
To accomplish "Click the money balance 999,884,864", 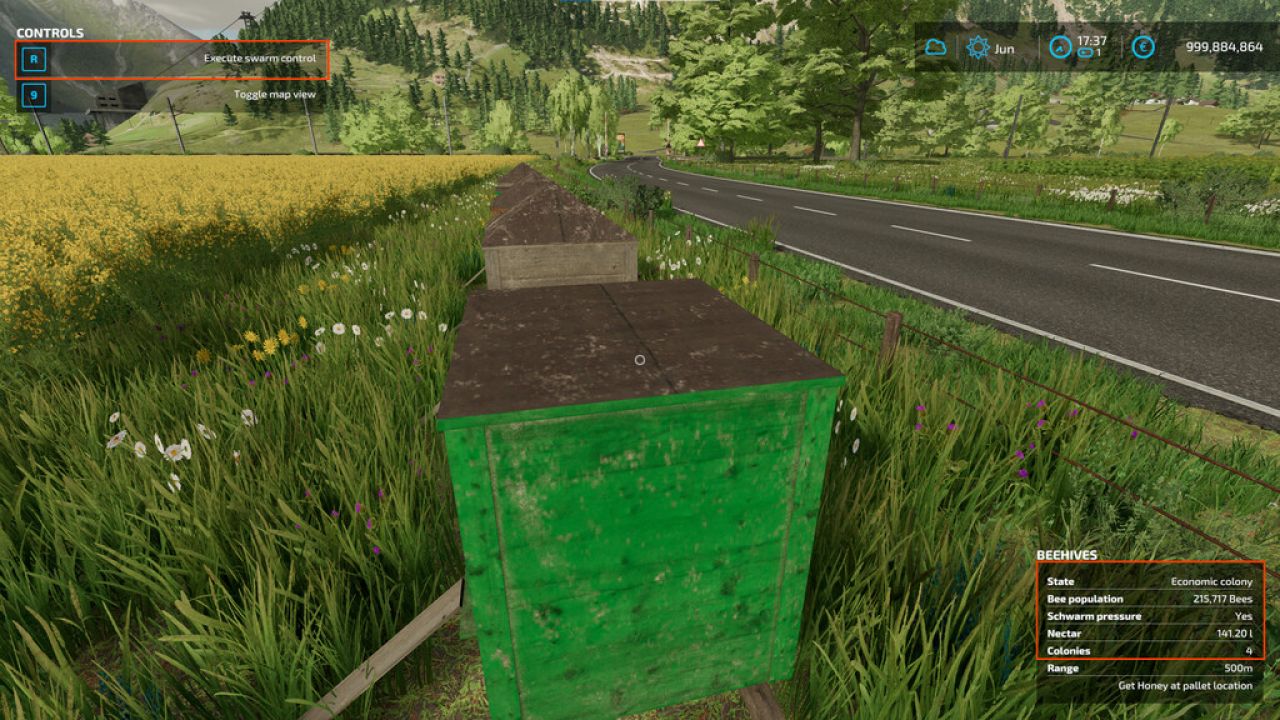I will point(1221,45).
